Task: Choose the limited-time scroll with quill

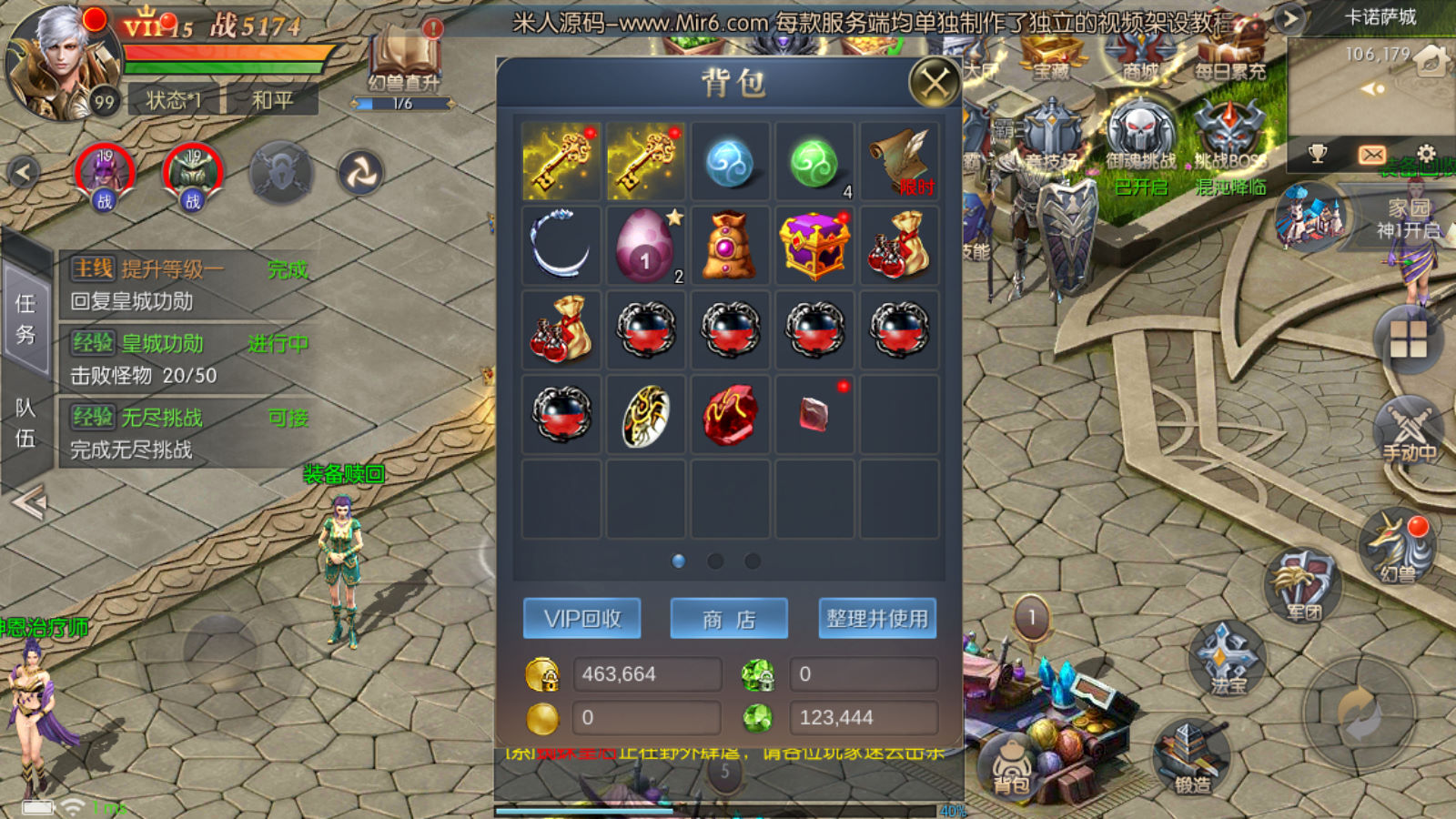Action: pos(899,162)
